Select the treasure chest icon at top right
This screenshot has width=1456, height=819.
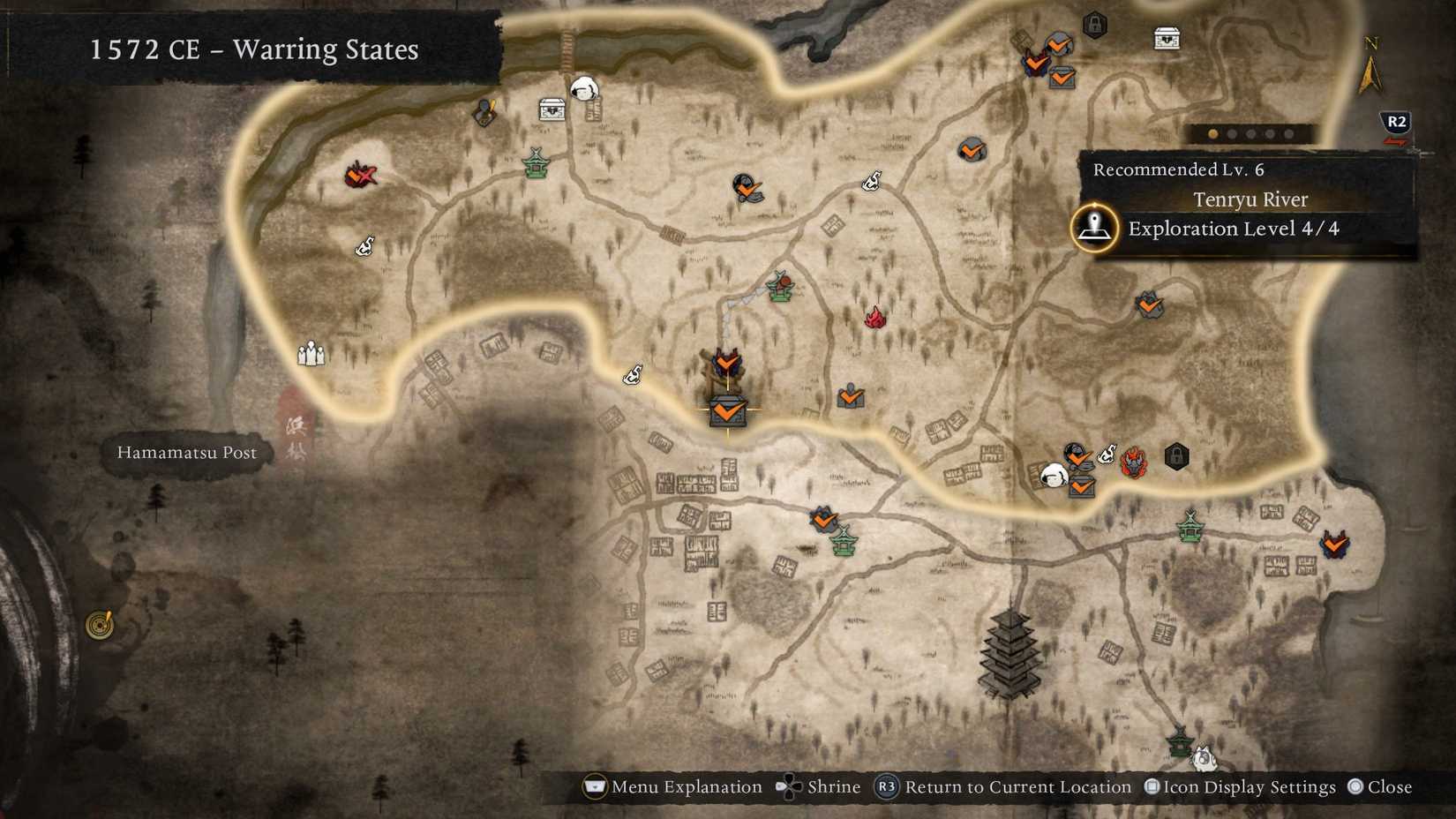click(x=1167, y=38)
